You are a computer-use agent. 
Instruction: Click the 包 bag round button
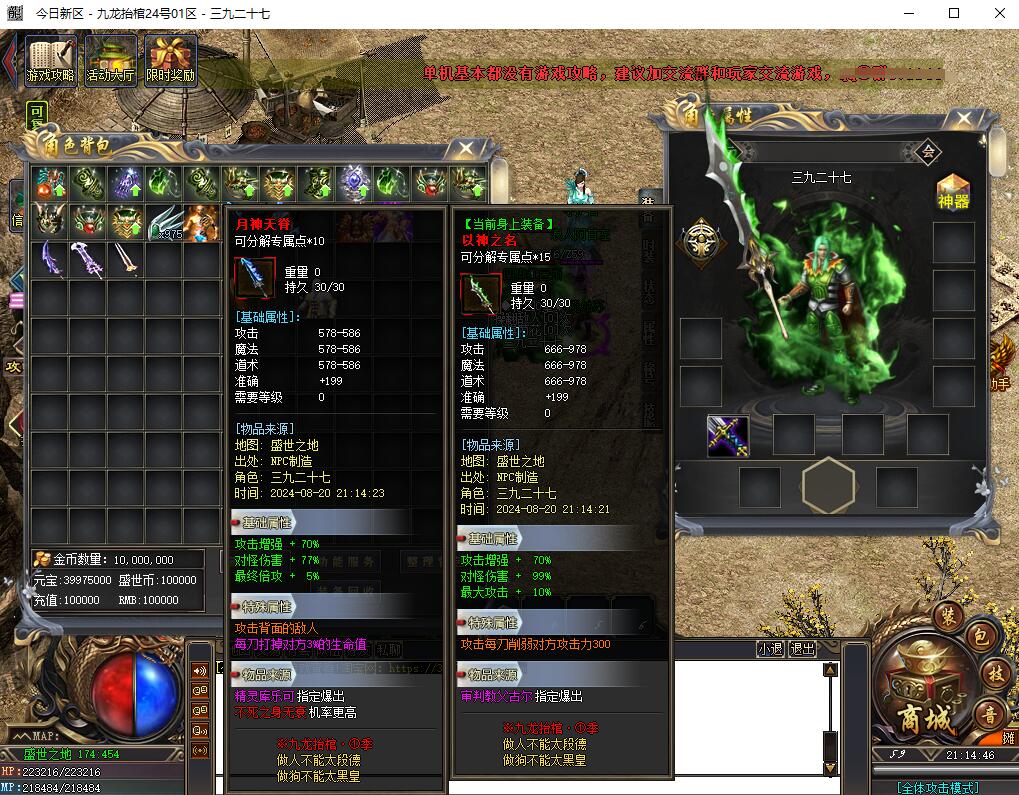coord(982,635)
